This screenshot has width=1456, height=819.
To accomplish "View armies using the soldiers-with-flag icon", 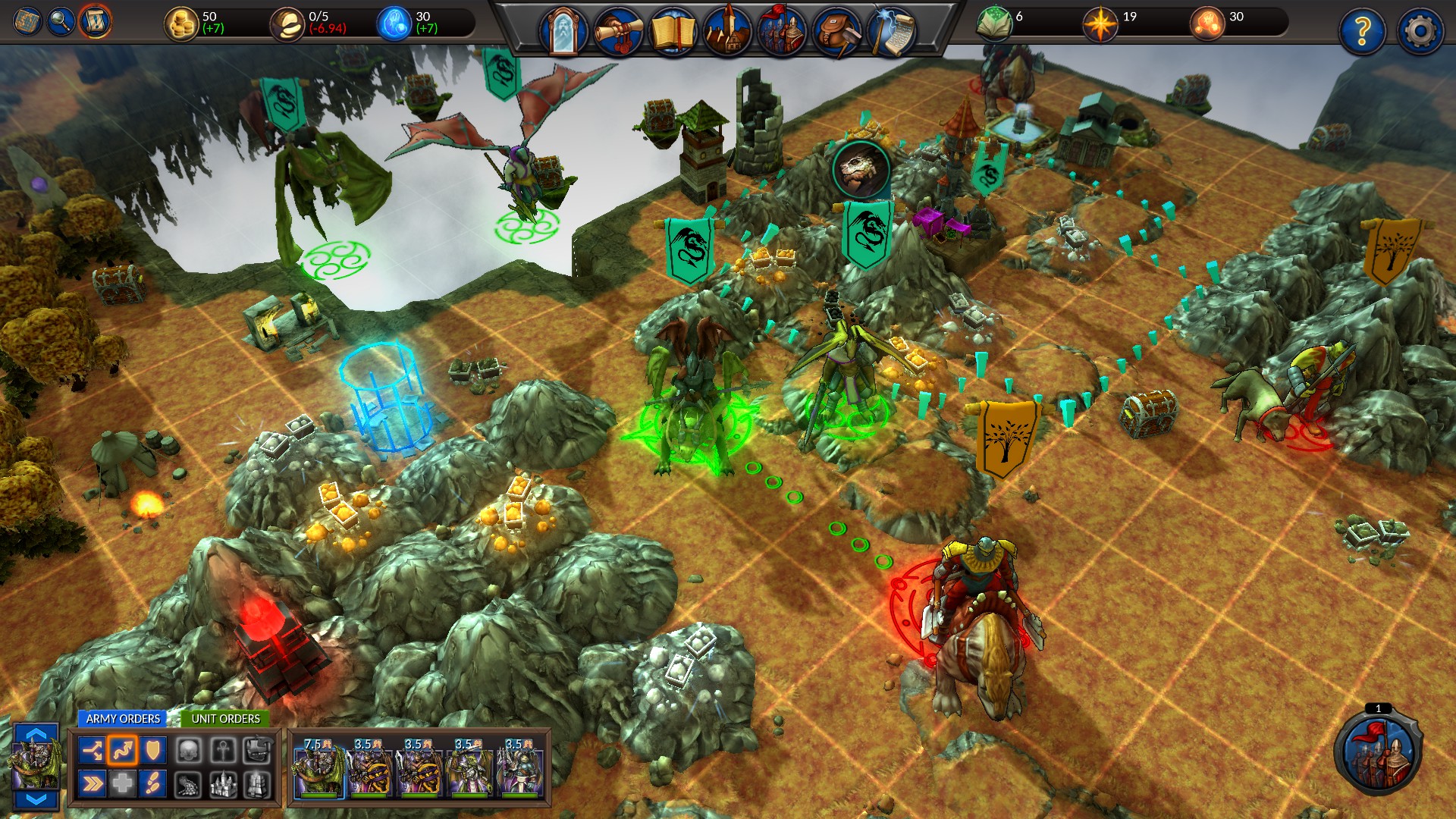I will [783, 30].
